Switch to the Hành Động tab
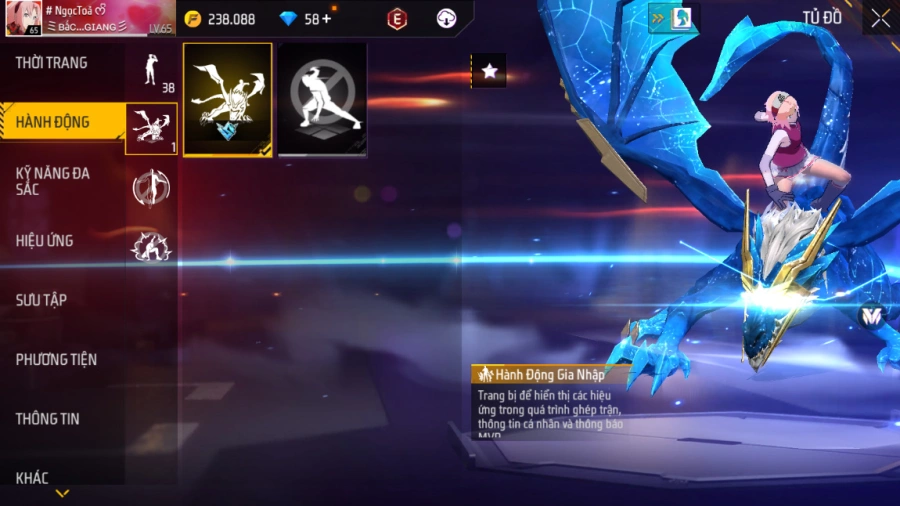Image resolution: width=900 pixels, height=506 pixels. point(53,123)
